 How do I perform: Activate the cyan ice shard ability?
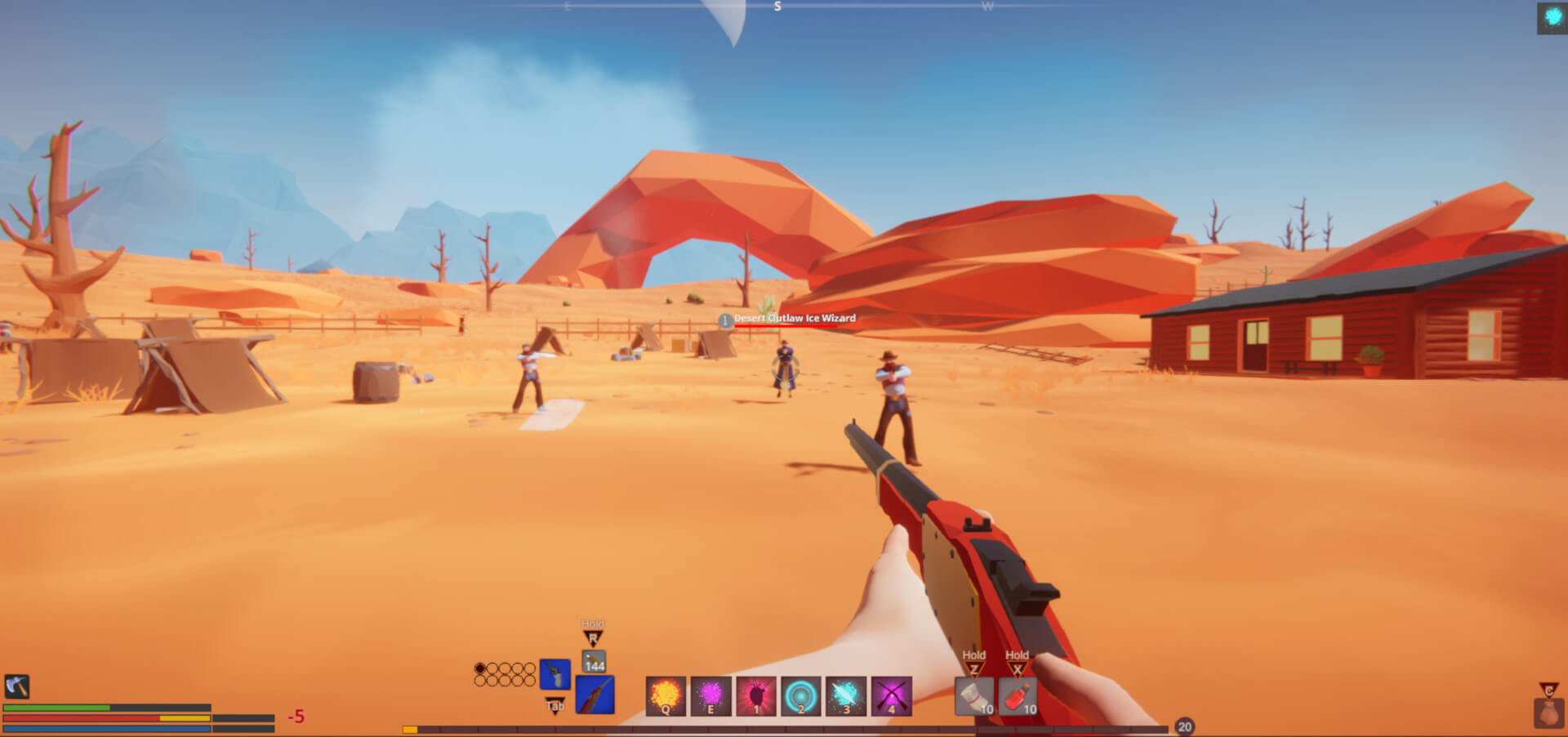(x=846, y=696)
